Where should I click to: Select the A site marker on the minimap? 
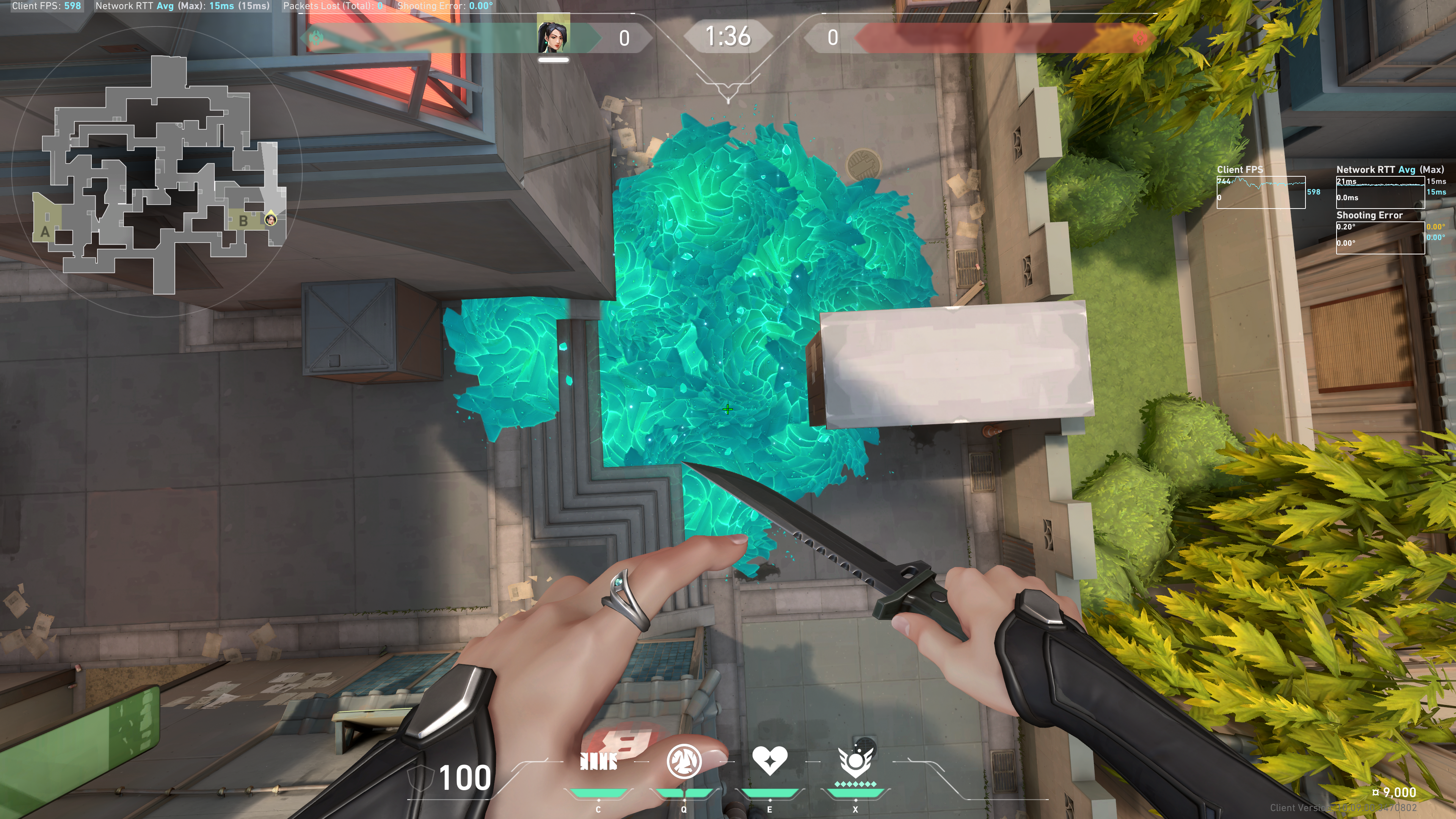pos(45,232)
